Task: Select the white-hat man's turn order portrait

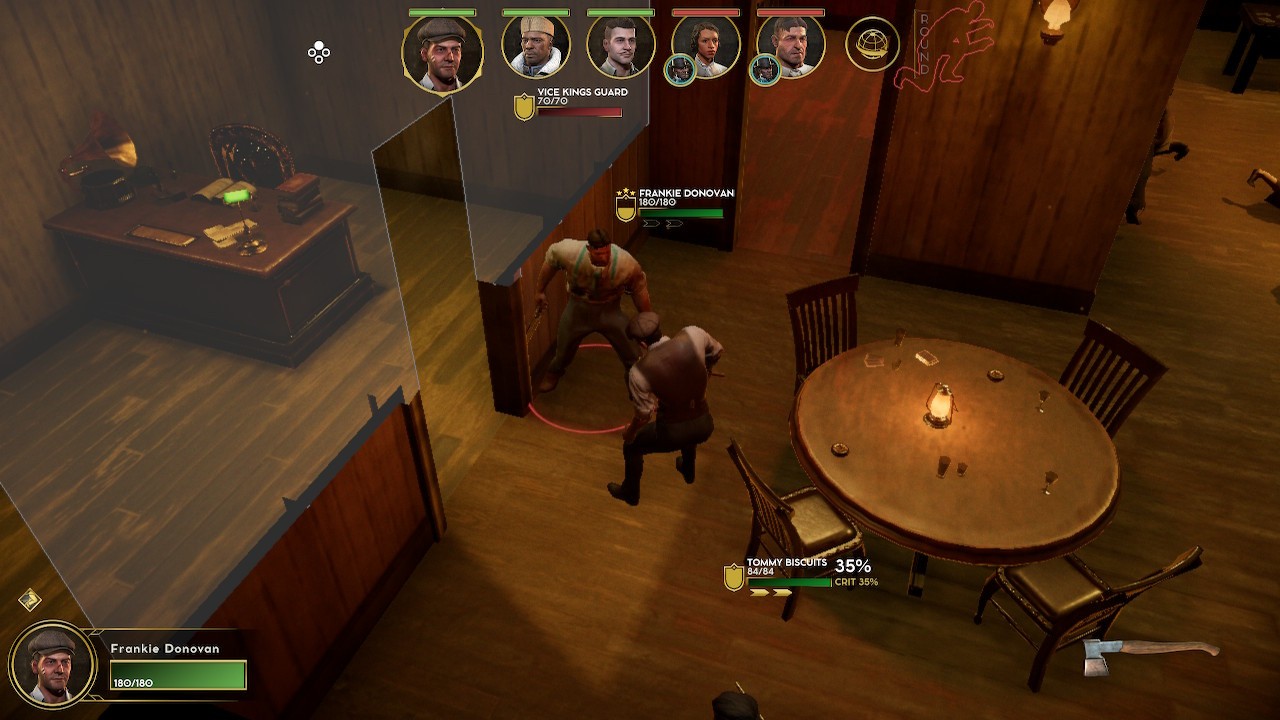Action: 536,46
